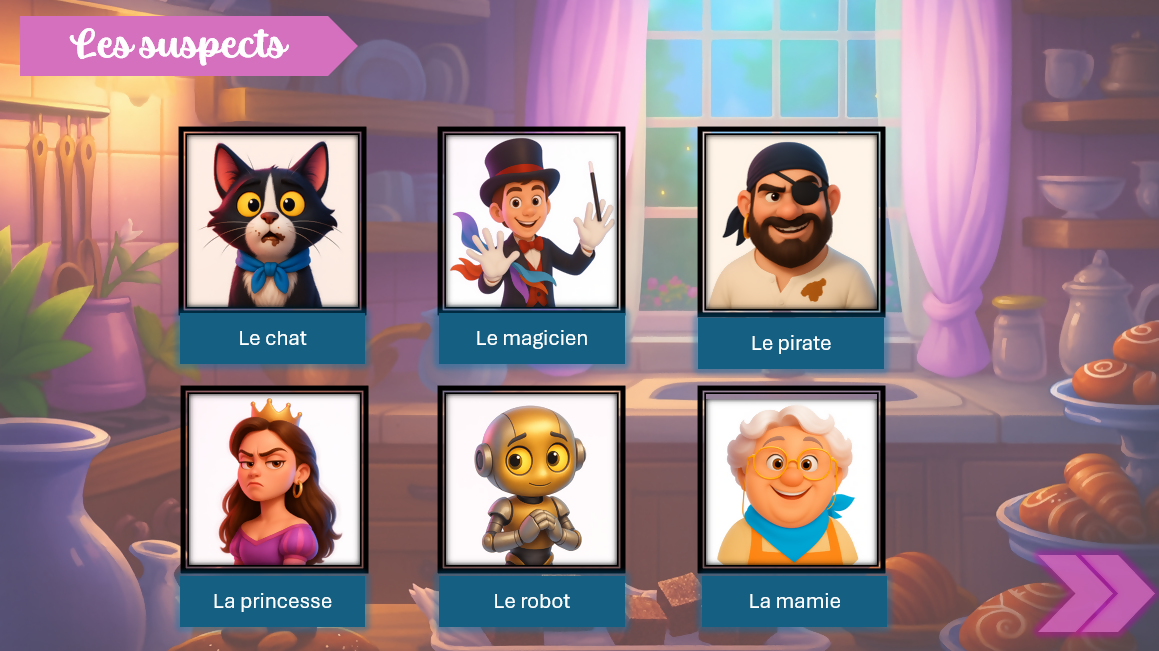
Task: Choose the magician suspect portrait
Action: click(532, 220)
